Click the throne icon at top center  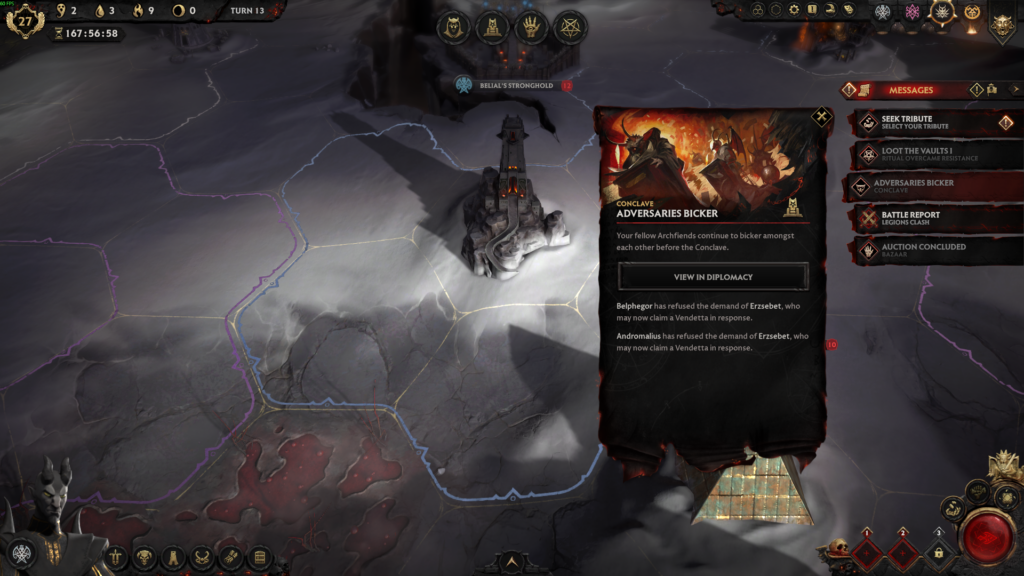pyautogui.click(x=493, y=26)
